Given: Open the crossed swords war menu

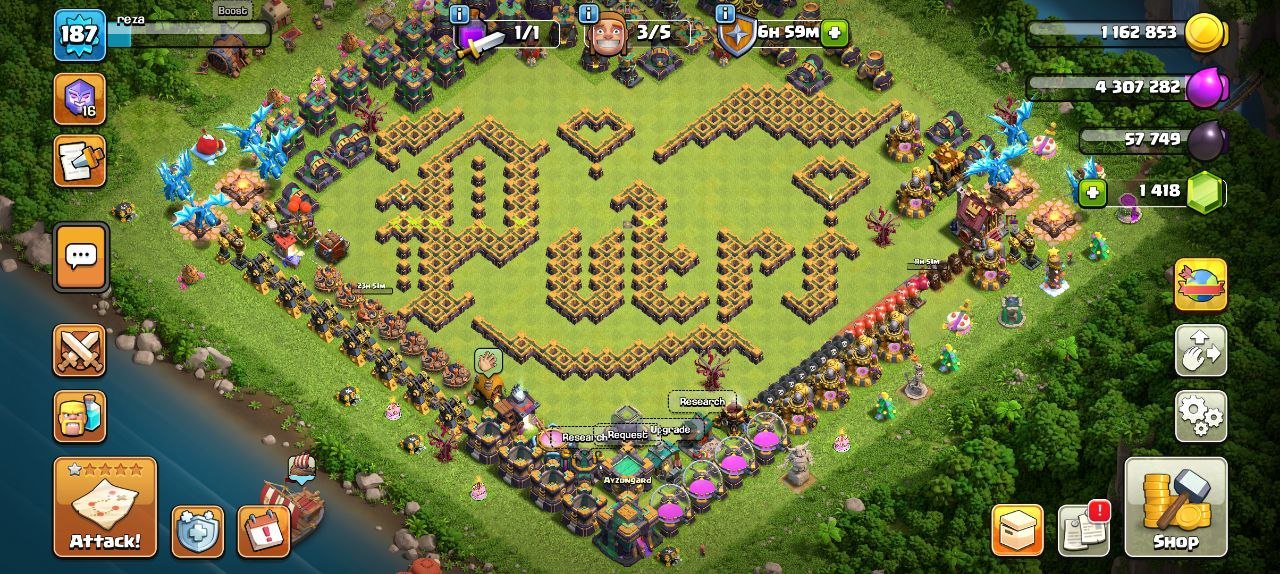Looking at the screenshot, I should (x=79, y=350).
